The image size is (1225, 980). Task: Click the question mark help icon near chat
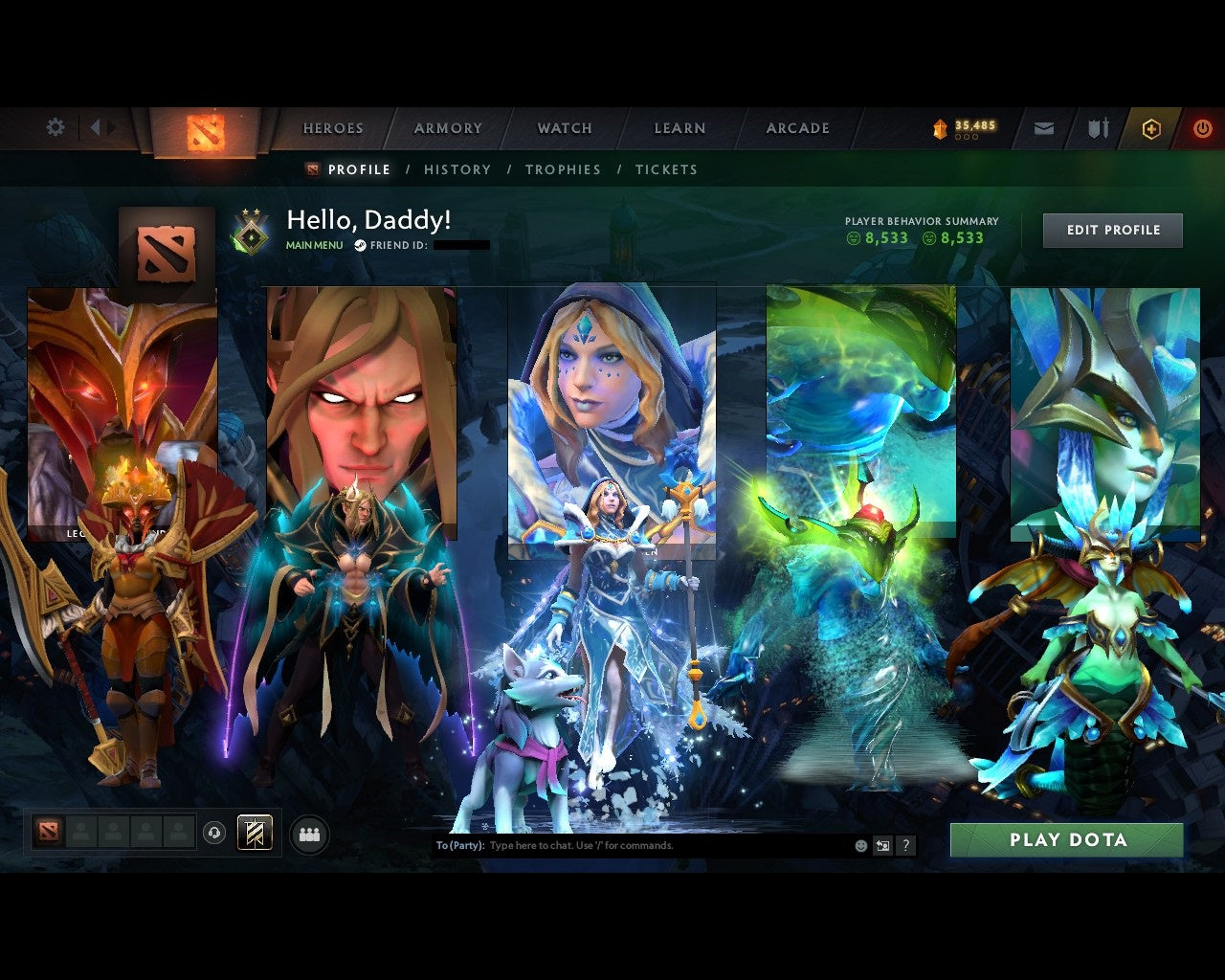(905, 845)
